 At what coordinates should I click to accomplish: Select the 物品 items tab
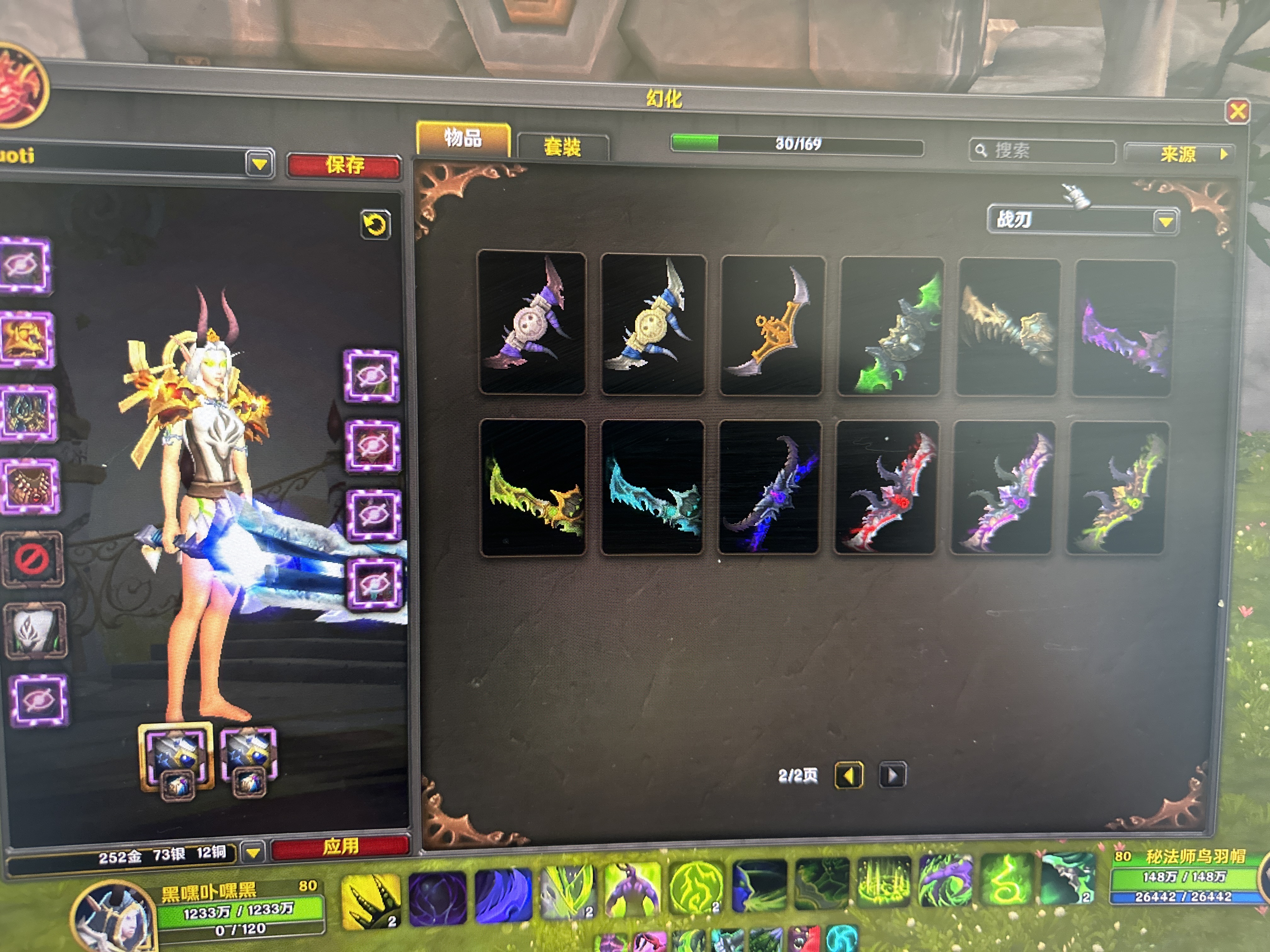coord(463,138)
